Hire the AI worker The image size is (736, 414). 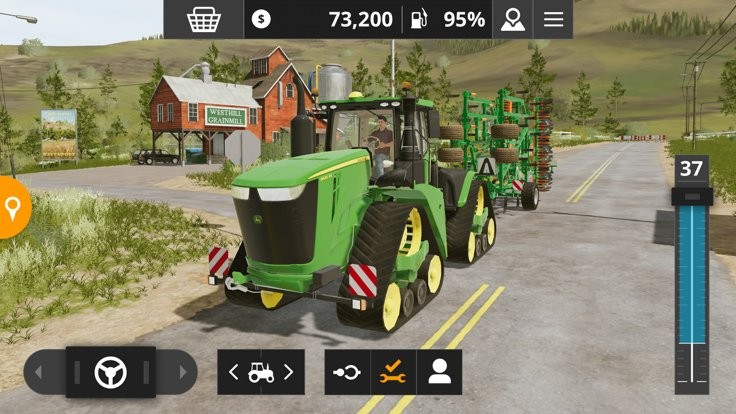(x=439, y=372)
